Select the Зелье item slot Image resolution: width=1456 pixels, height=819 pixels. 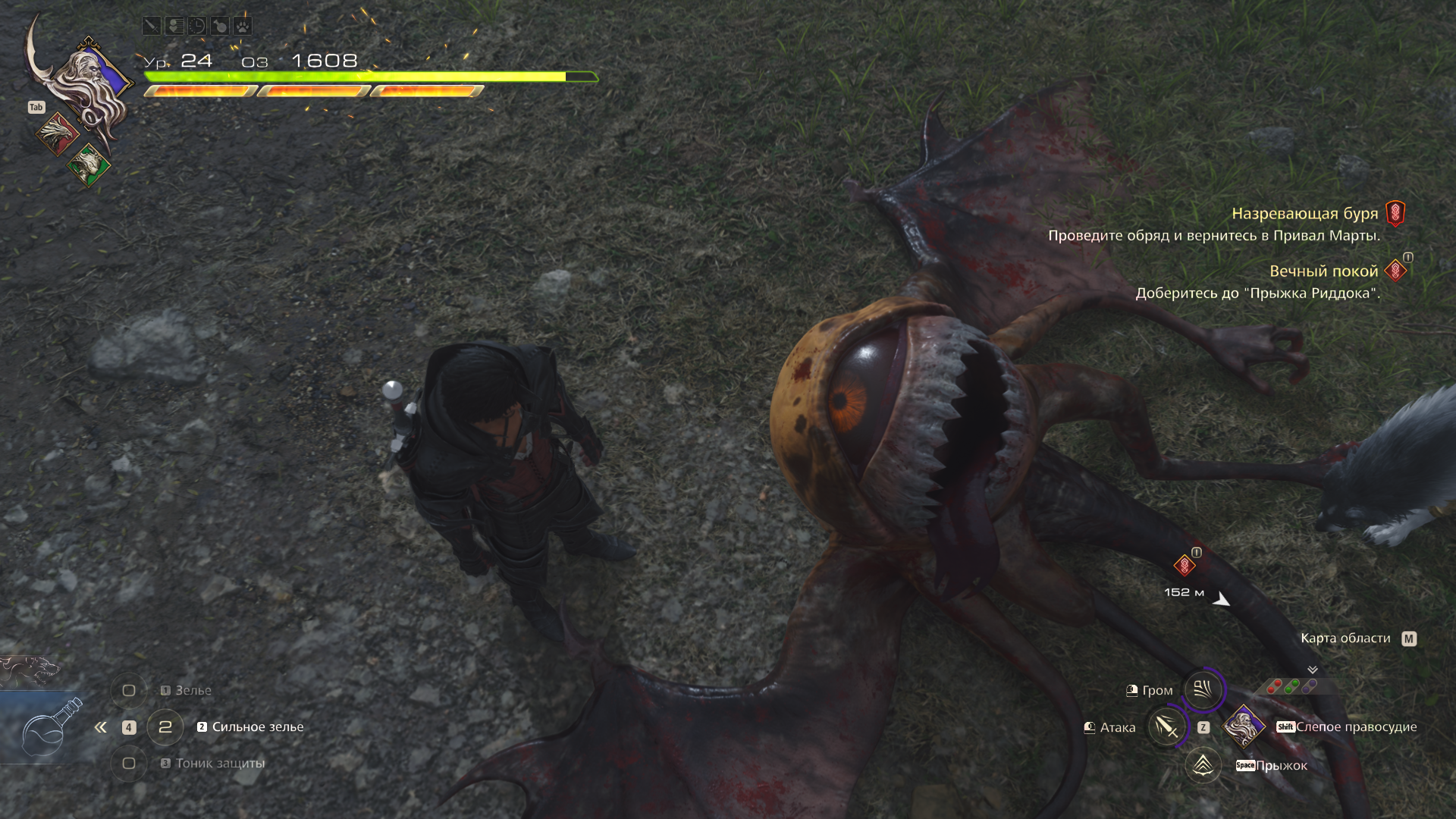tap(129, 691)
